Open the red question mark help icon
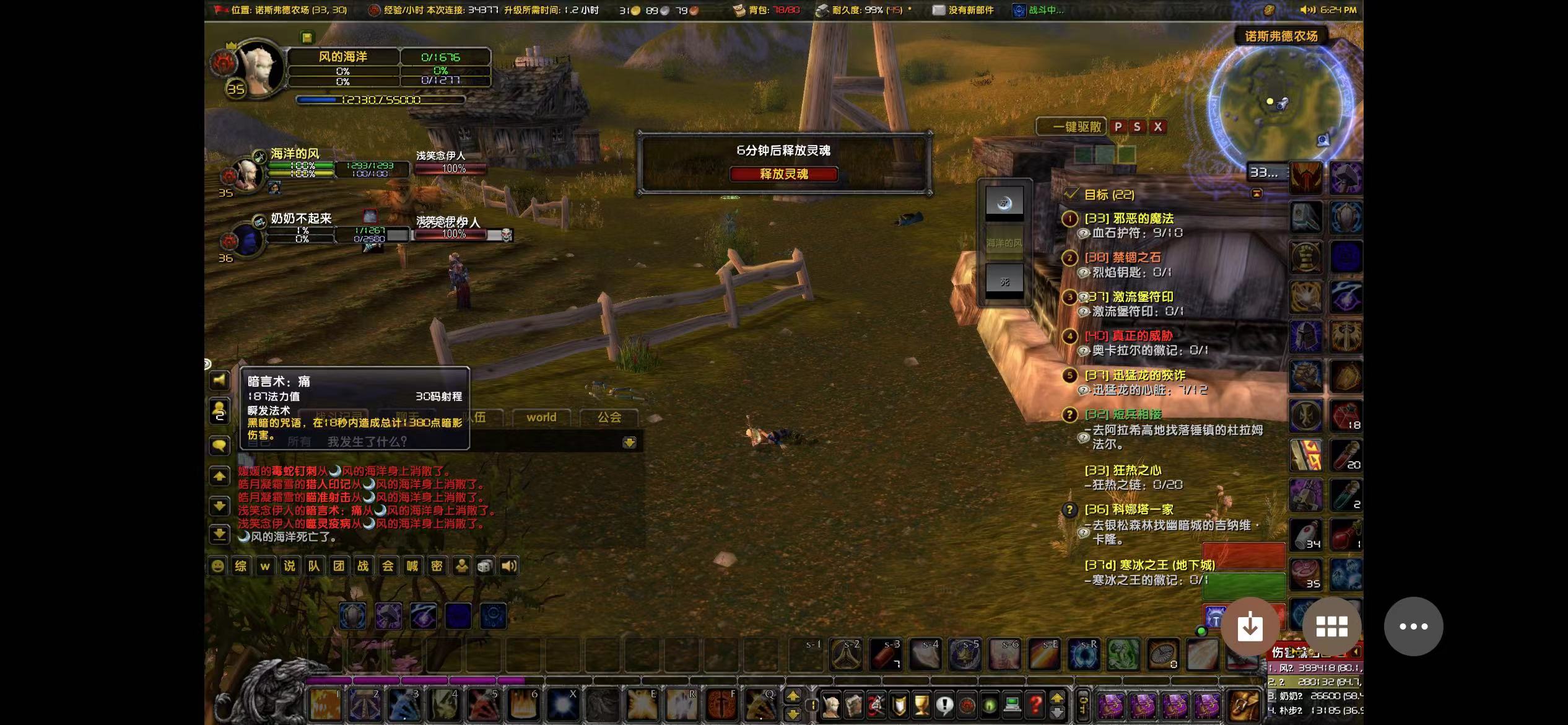The width and height of the screenshot is (1568, 725). pos(1035,705)
